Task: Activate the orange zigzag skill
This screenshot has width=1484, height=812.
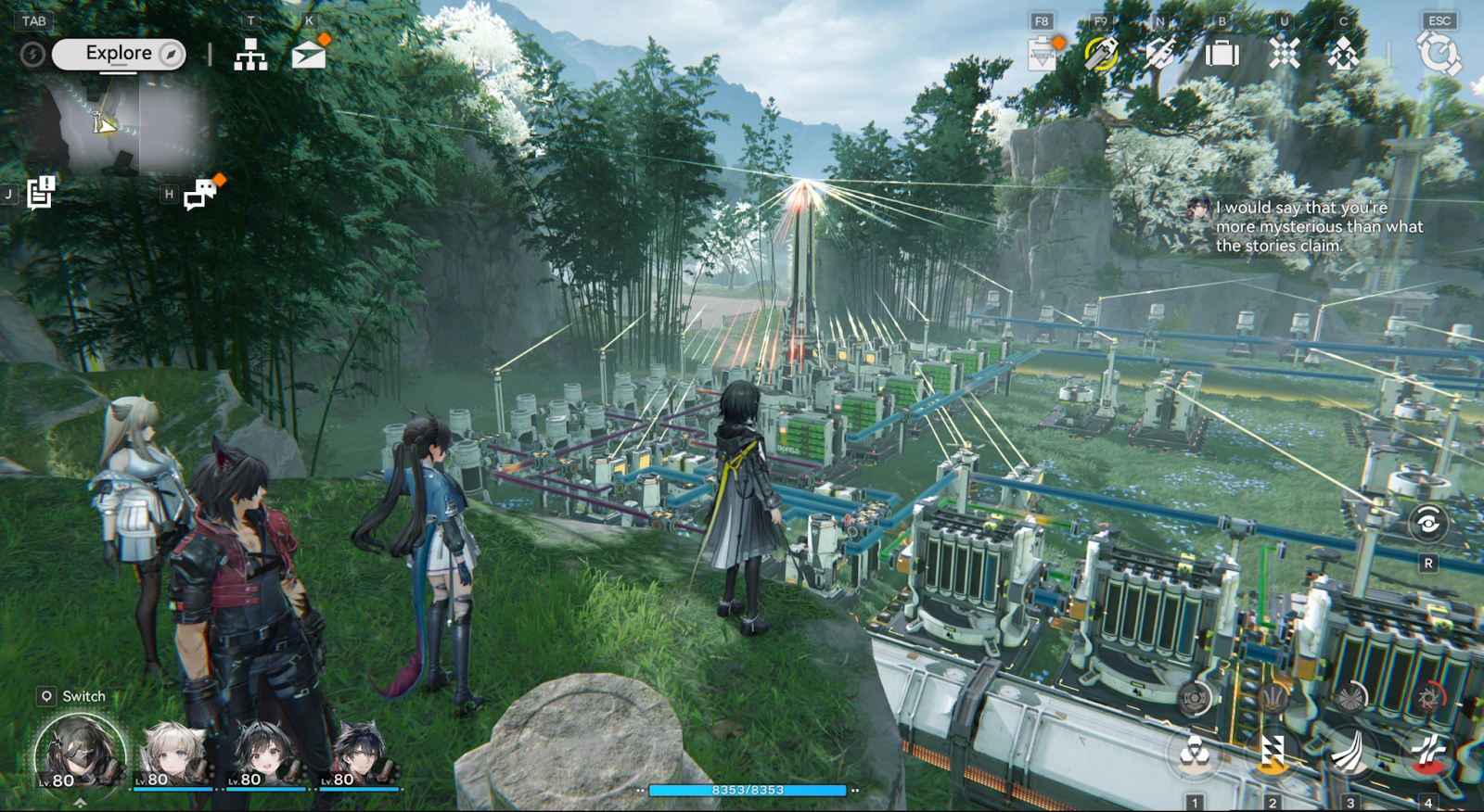Action: point(1273,753)
